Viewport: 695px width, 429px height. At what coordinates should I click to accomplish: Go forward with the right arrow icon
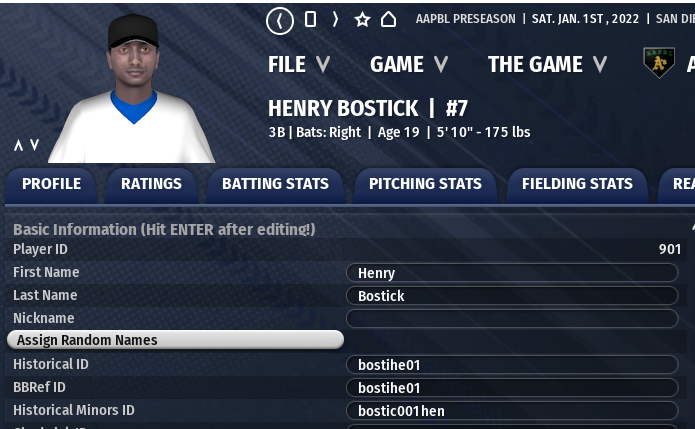[x=335, y=20]
